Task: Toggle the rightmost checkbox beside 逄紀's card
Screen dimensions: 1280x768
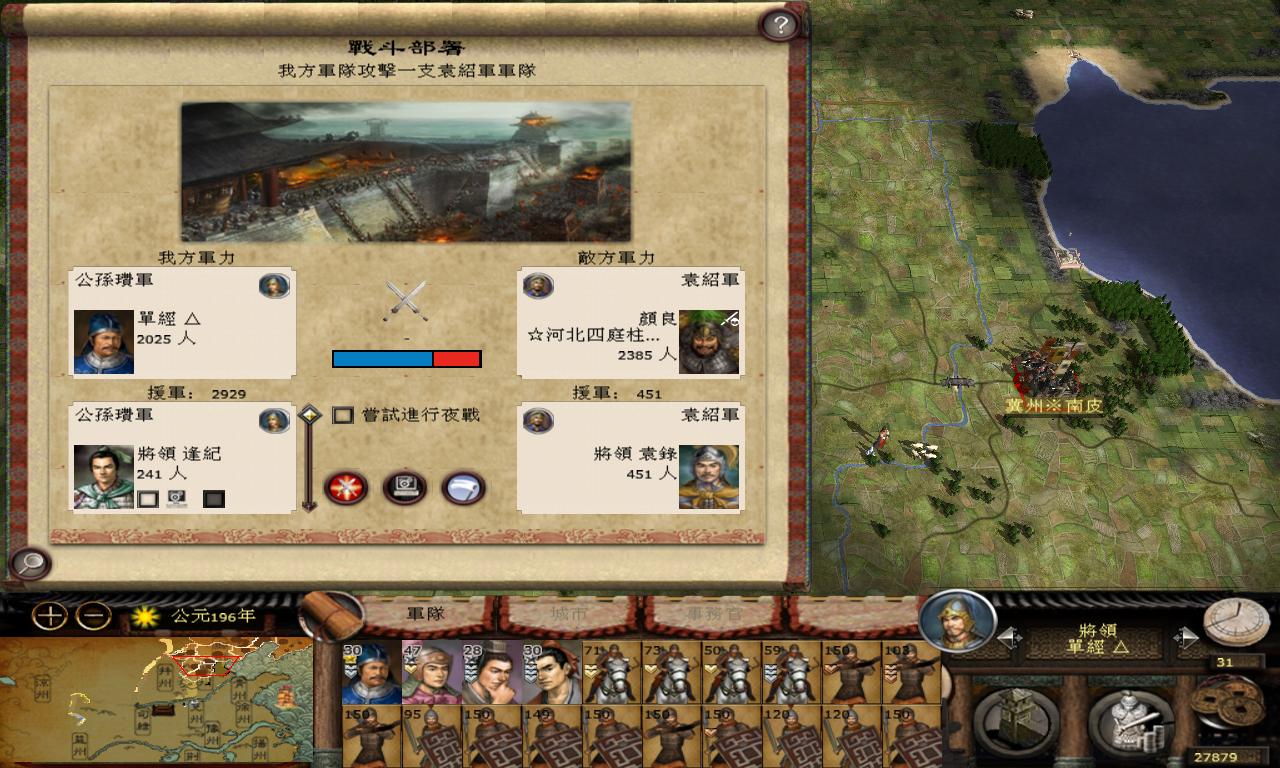Action: (x=213, y=498)
